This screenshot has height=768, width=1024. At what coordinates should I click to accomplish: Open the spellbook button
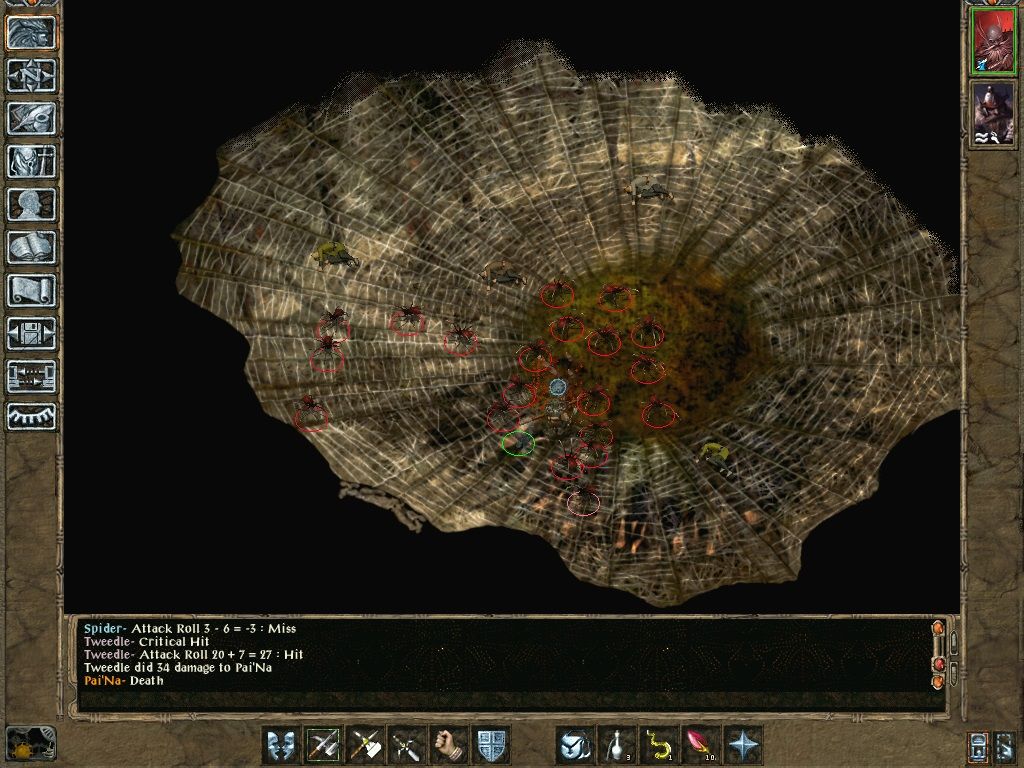pyautogui.click(x=31, y=247)
